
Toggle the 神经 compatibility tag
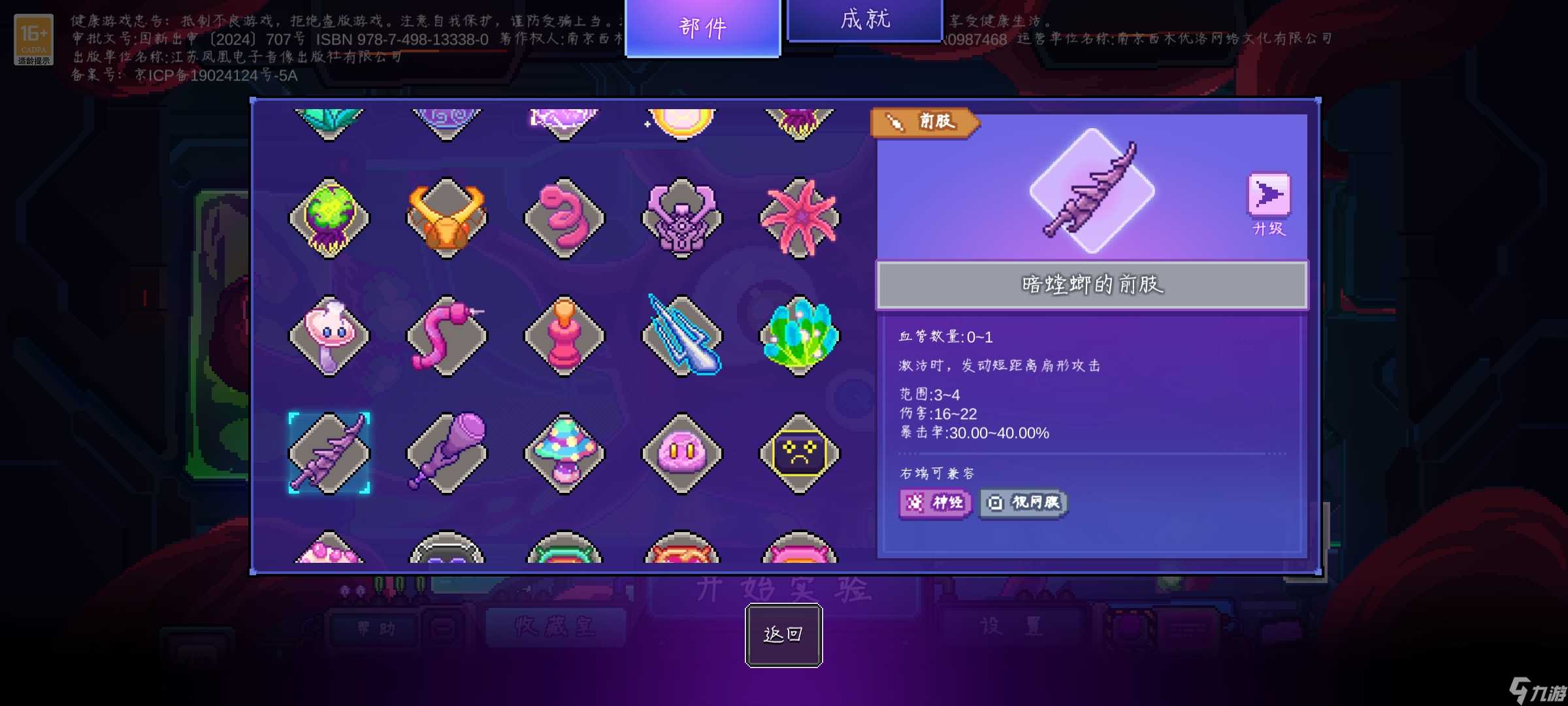point(934,503)
